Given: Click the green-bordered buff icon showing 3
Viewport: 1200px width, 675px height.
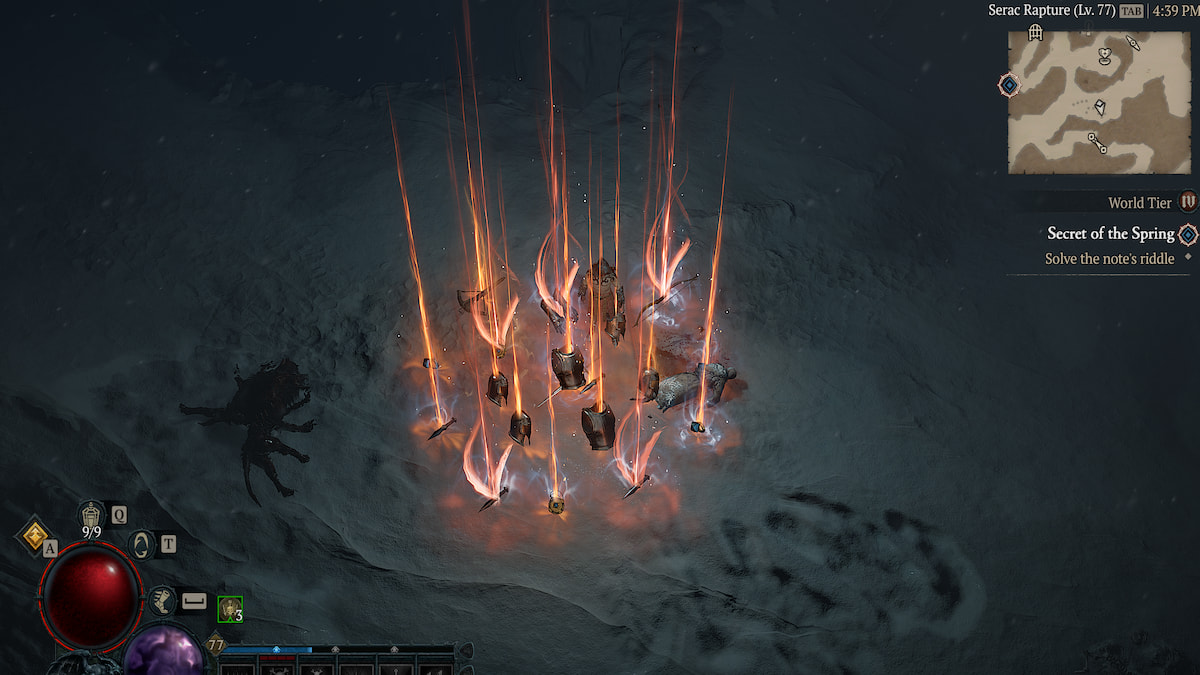Looking at the screenshot, I should tap(230, 608).
